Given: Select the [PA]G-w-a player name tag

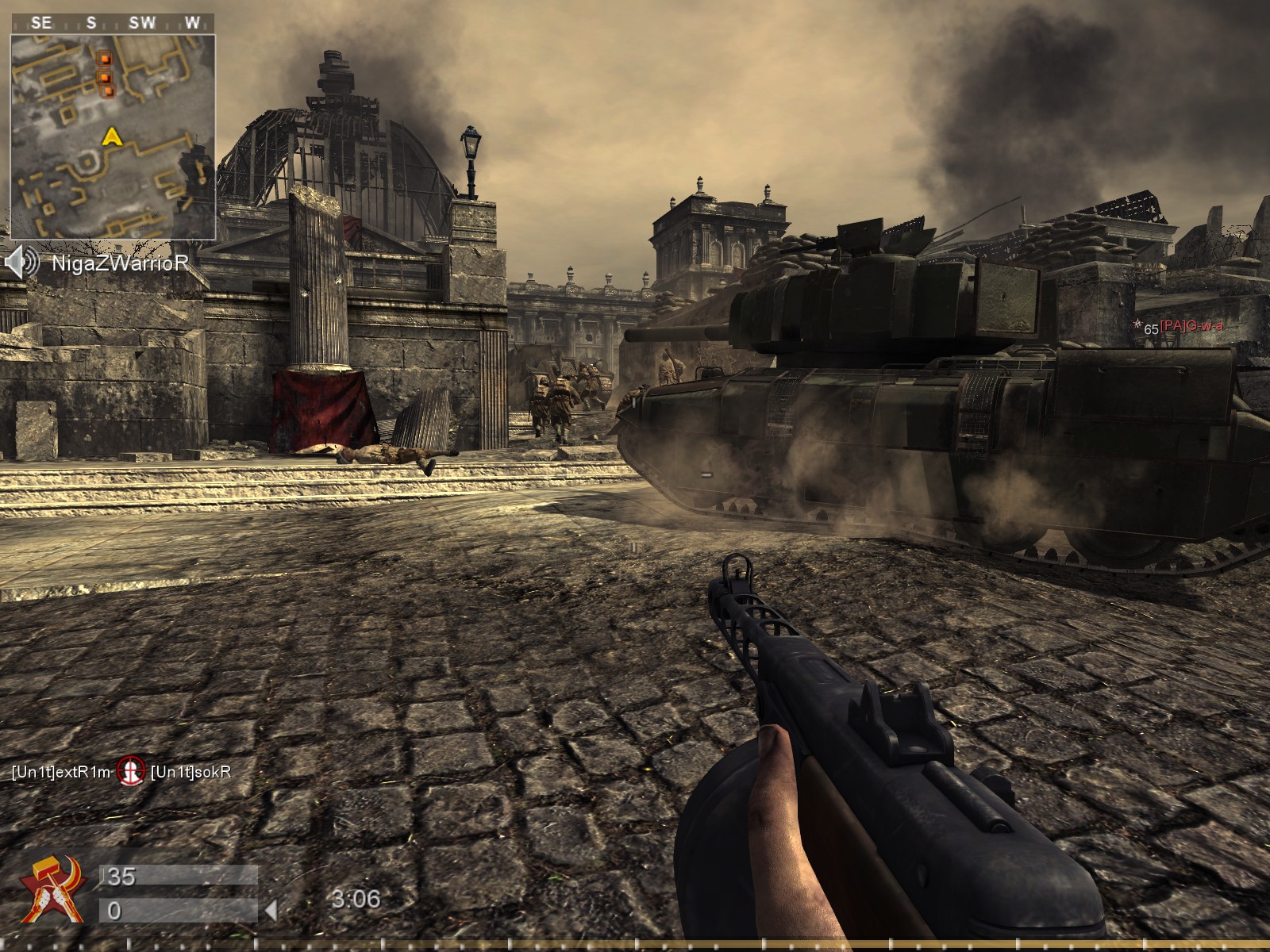Looking at the screenshot, I should (x=1191, y=327).
